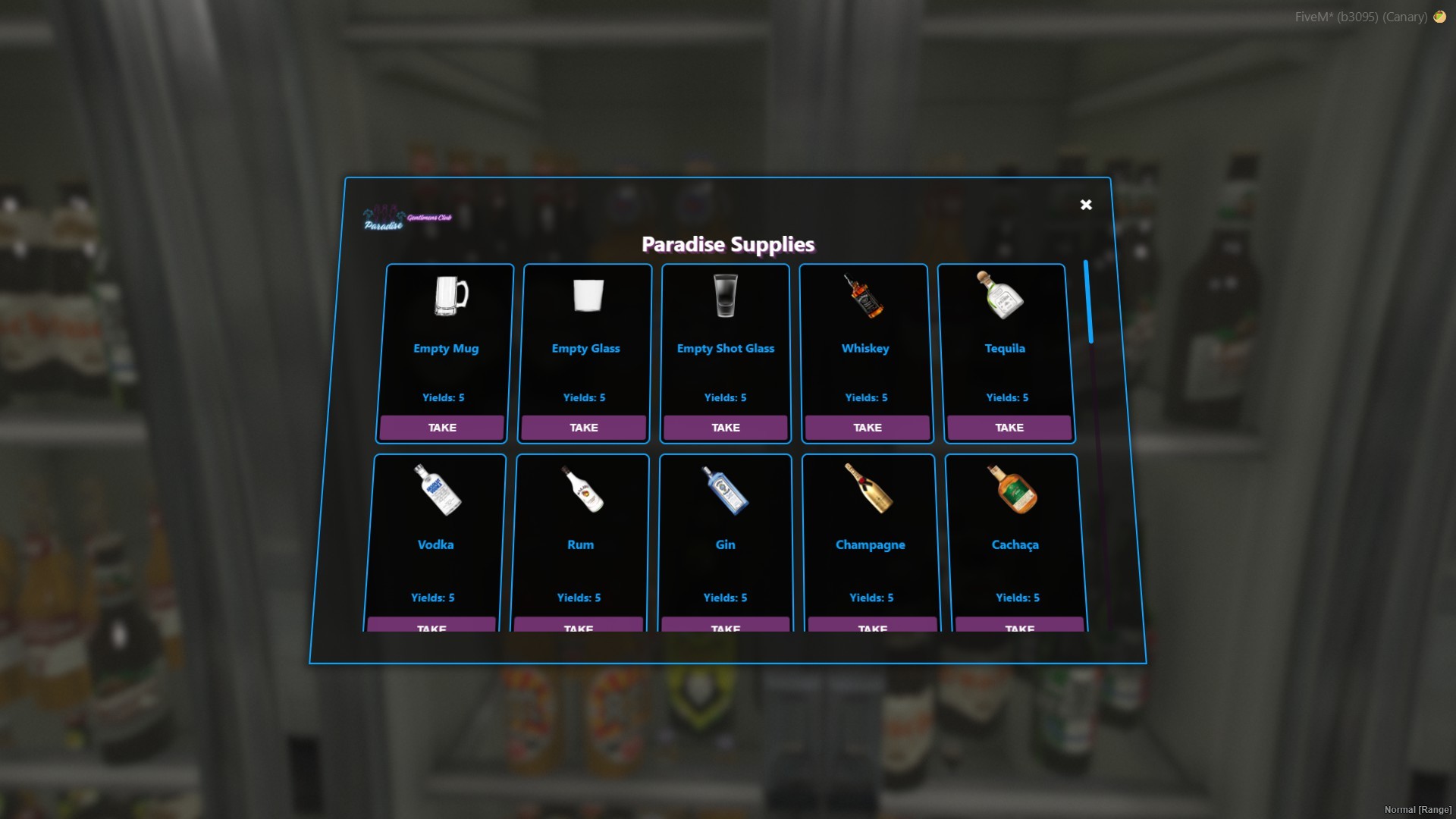Take the Rum bottle
Viewport: 1456px width, 819px height.
579,626
